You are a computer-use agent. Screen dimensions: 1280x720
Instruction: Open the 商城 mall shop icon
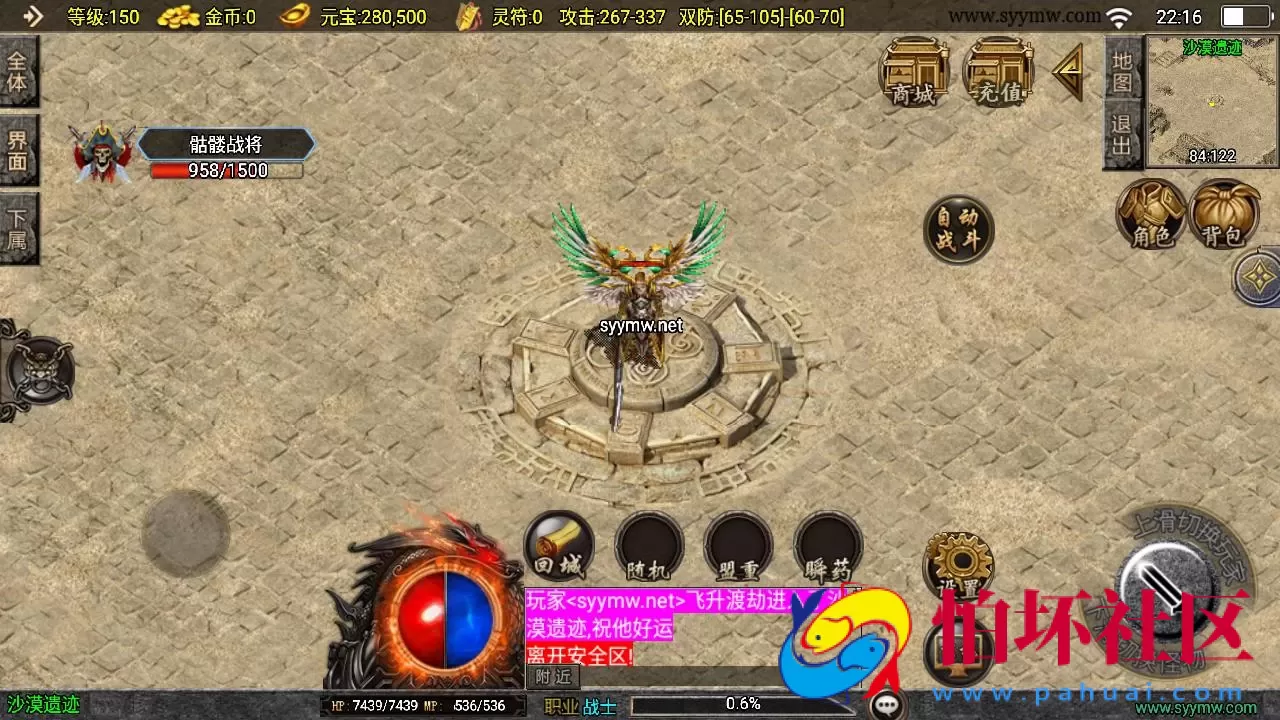pyautogui.click(x=913, y=72)
